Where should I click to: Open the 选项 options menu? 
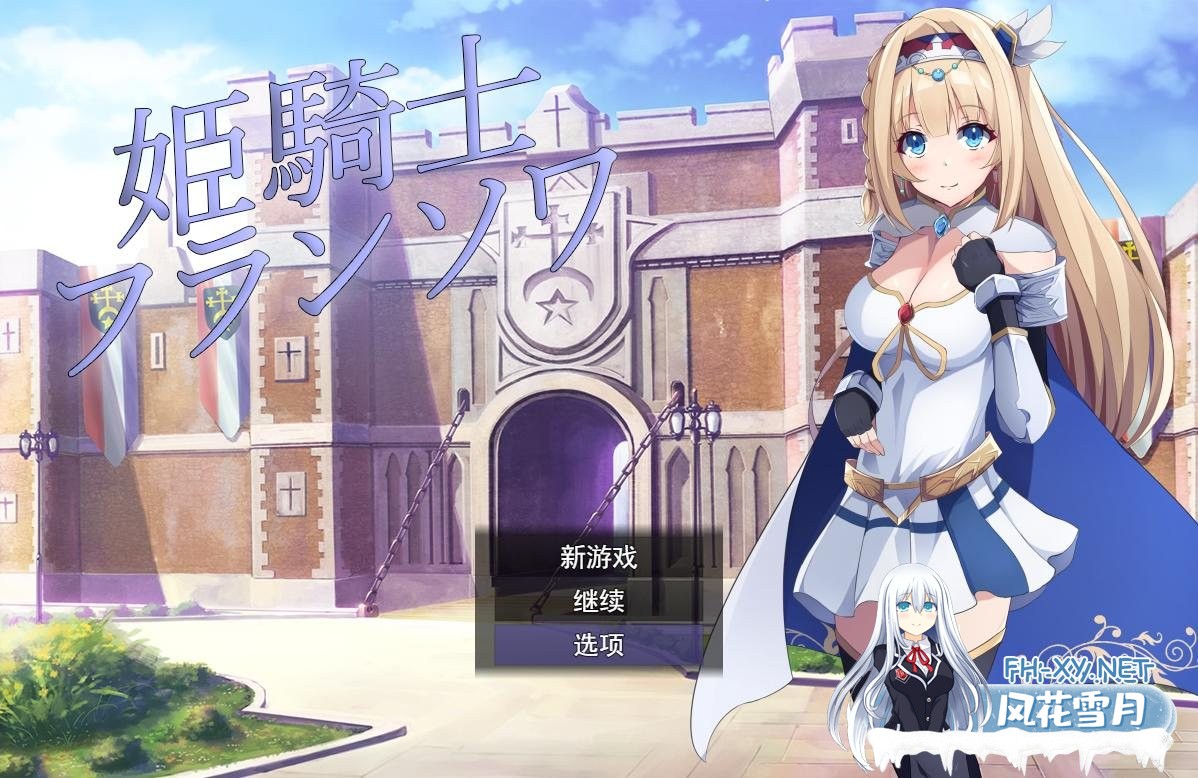598,645
